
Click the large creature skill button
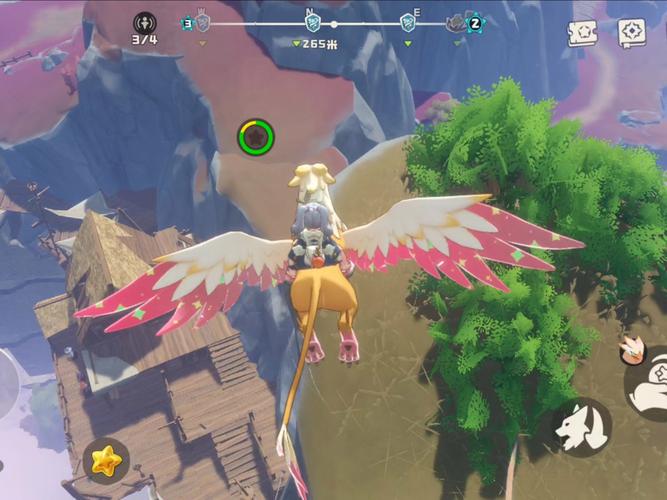point(648,381)
